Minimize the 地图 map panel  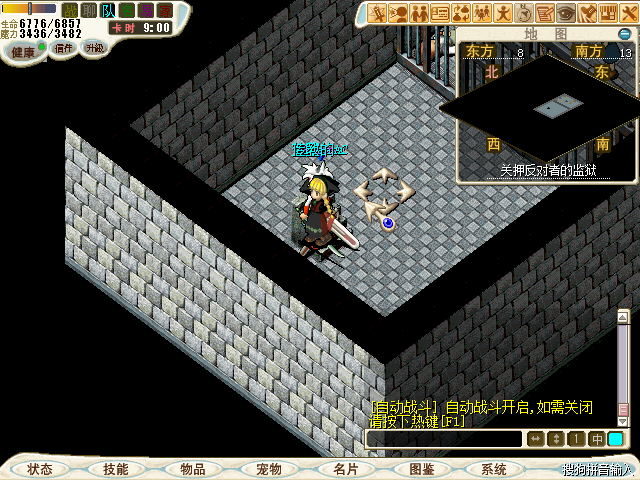pyautogui.click(x=624, y=34)
